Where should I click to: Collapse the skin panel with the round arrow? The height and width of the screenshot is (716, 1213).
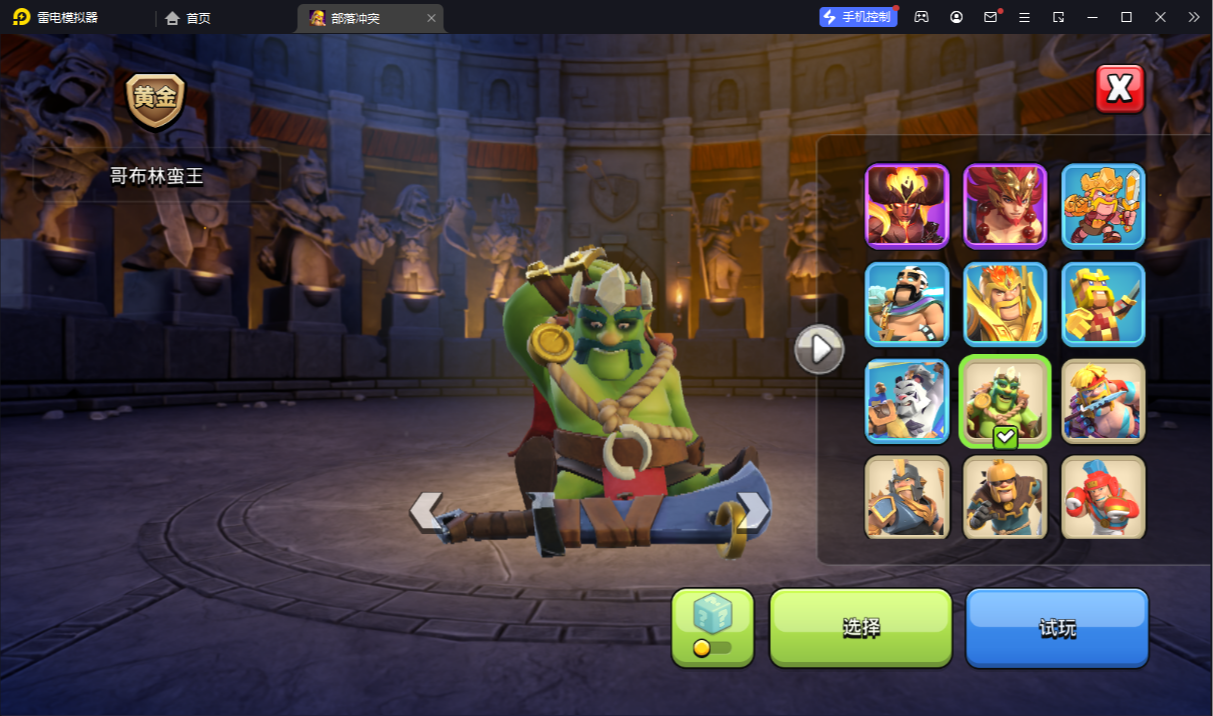(819, 349)
